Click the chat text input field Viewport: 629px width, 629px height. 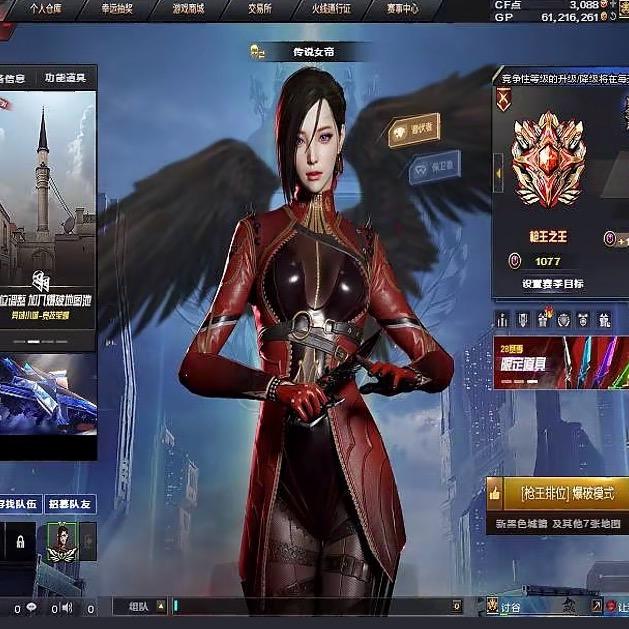click(310, 606)
